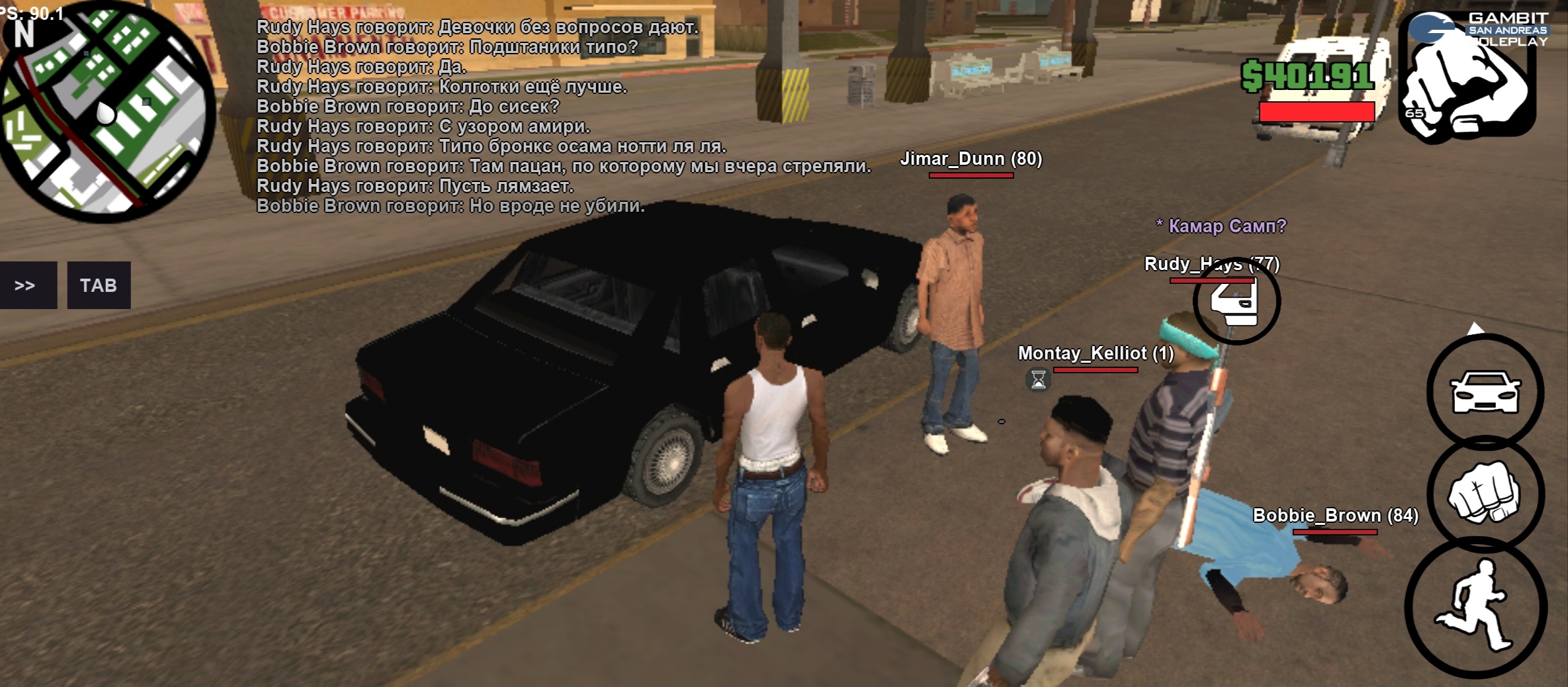Open the TAB player list
Viewport: 1568px width, 687px height.
click(x=99, y=285)
